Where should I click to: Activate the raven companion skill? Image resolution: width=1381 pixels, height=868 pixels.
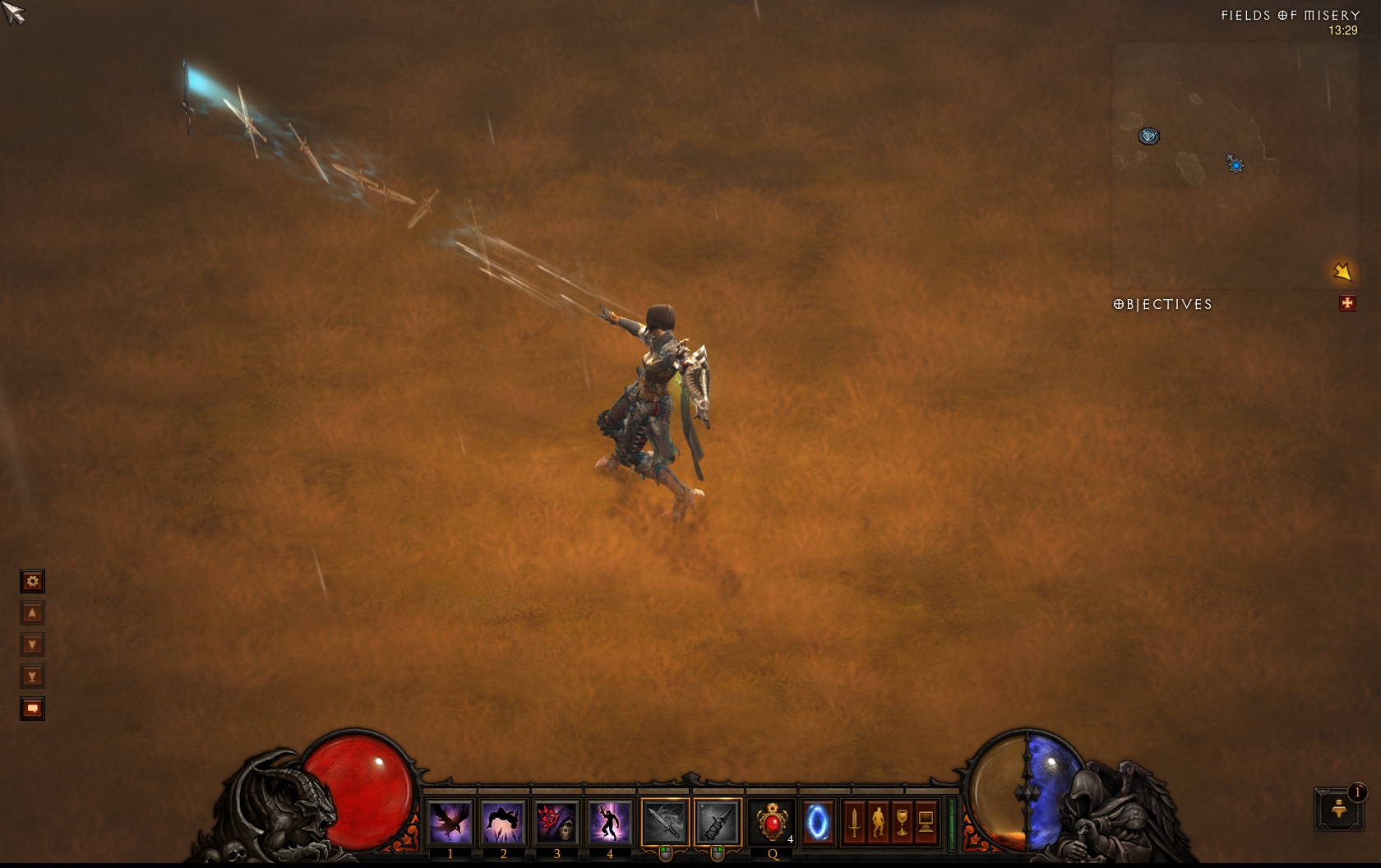450,821
